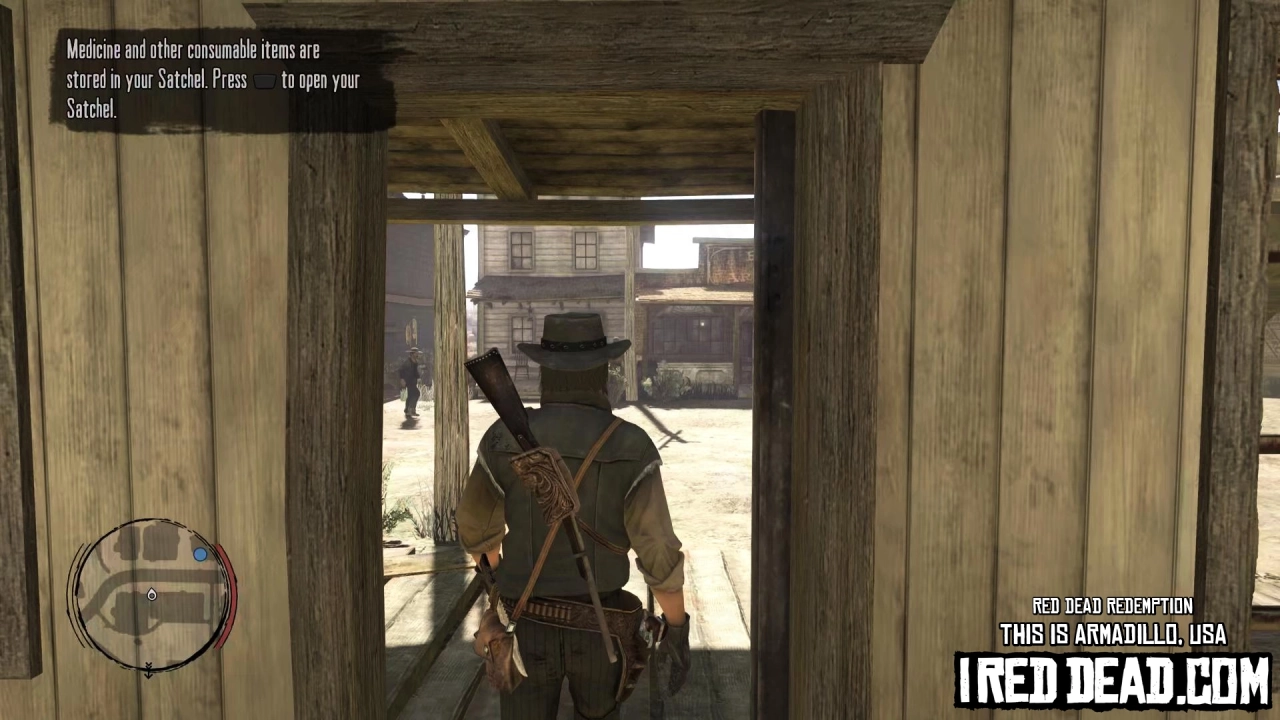Viewport: 1280px width, 720px height.
Task: Click the blue companion dot on the minimap
Action: click(200, 554)
